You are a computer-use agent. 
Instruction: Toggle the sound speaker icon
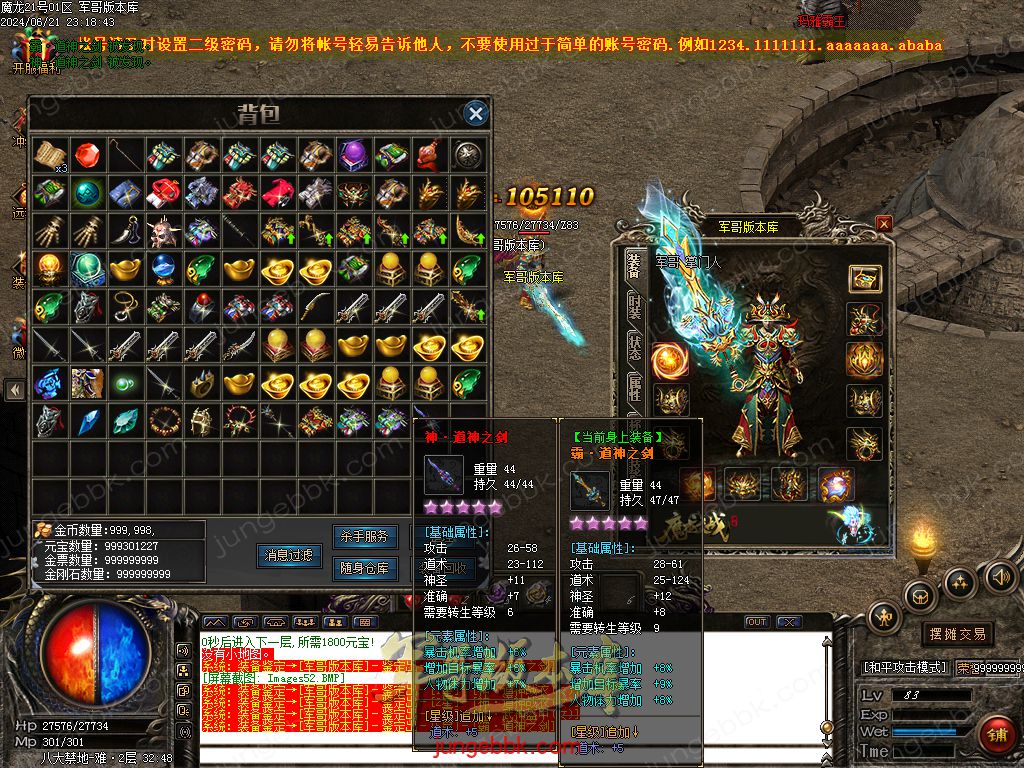tap(1000, 576)
